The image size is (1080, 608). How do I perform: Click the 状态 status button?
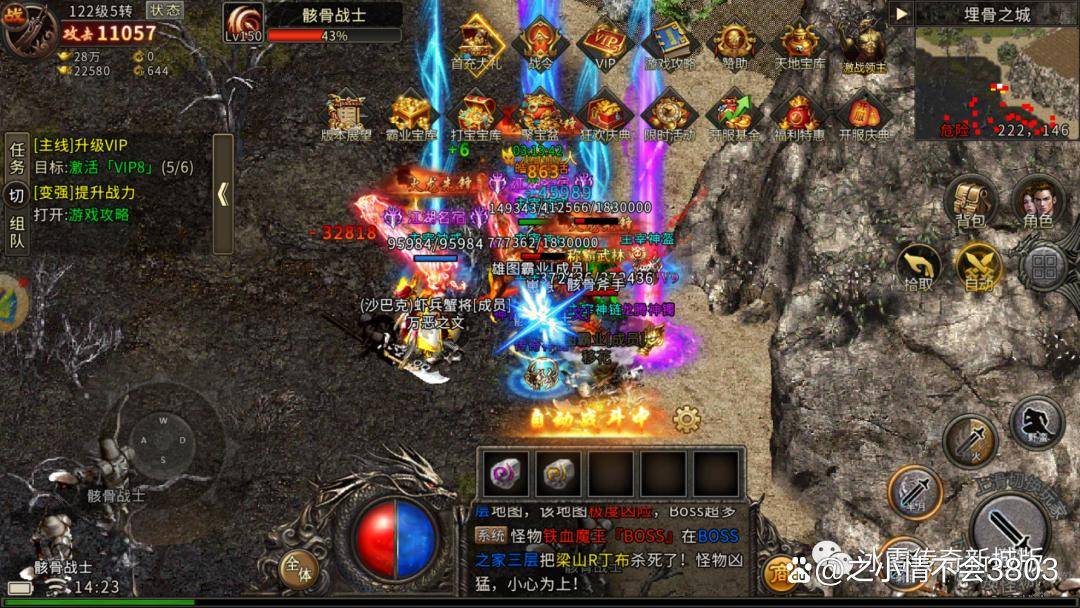tap(164, 9)
